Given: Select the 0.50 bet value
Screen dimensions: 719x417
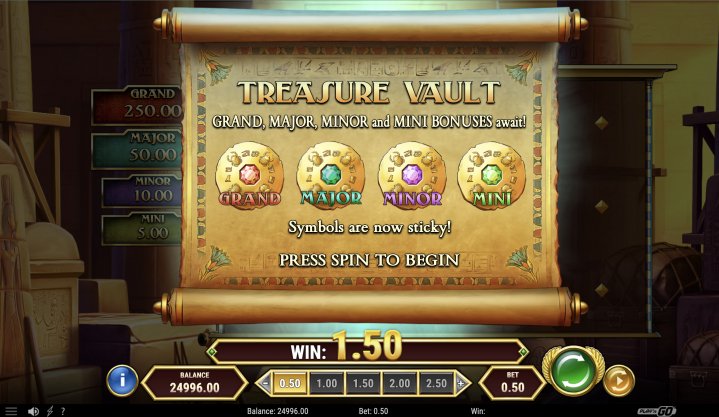Looking at the screenshot, I should coord(290,383).
